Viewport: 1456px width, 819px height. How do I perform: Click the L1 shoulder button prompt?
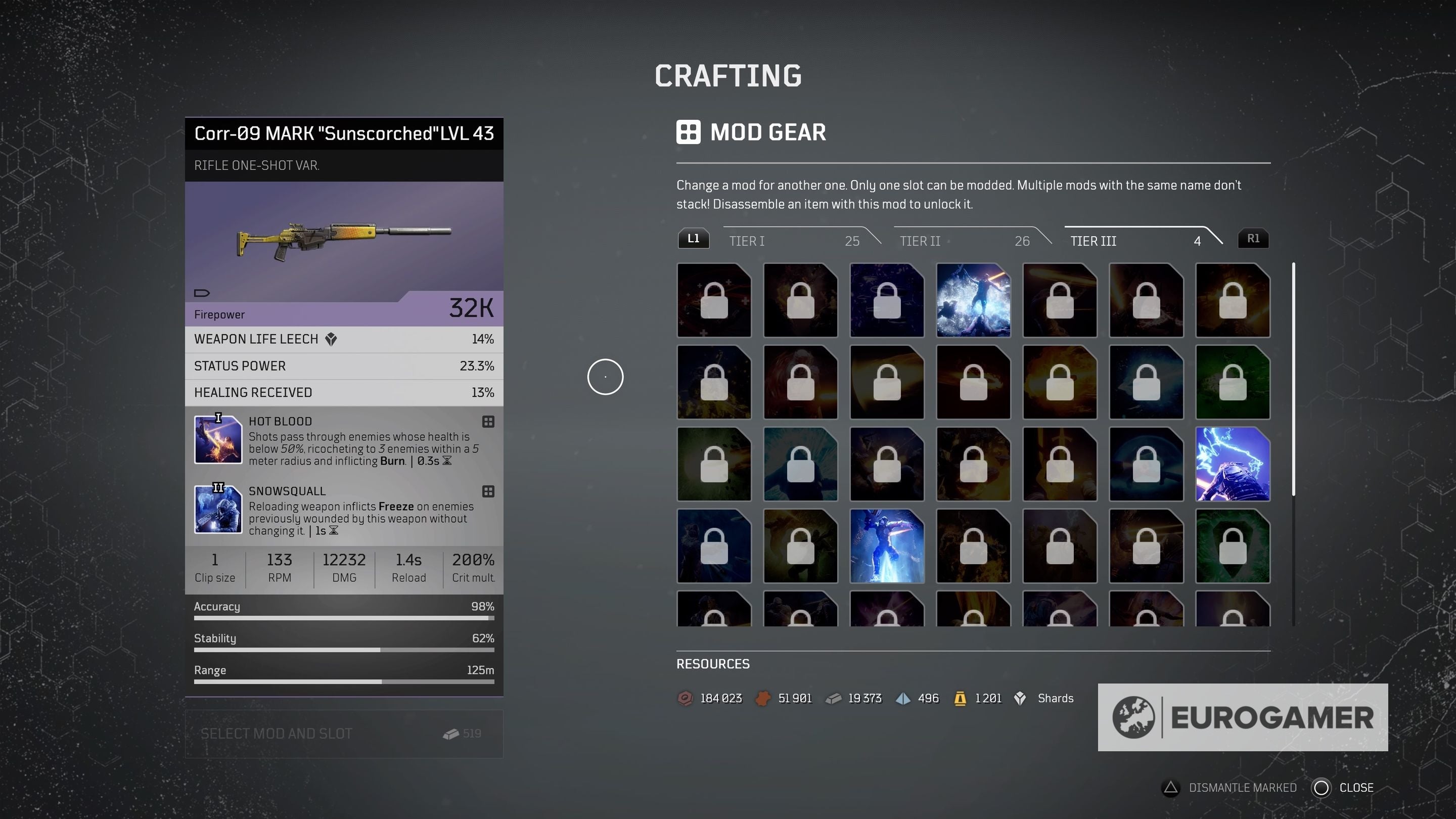pos(694,238)
